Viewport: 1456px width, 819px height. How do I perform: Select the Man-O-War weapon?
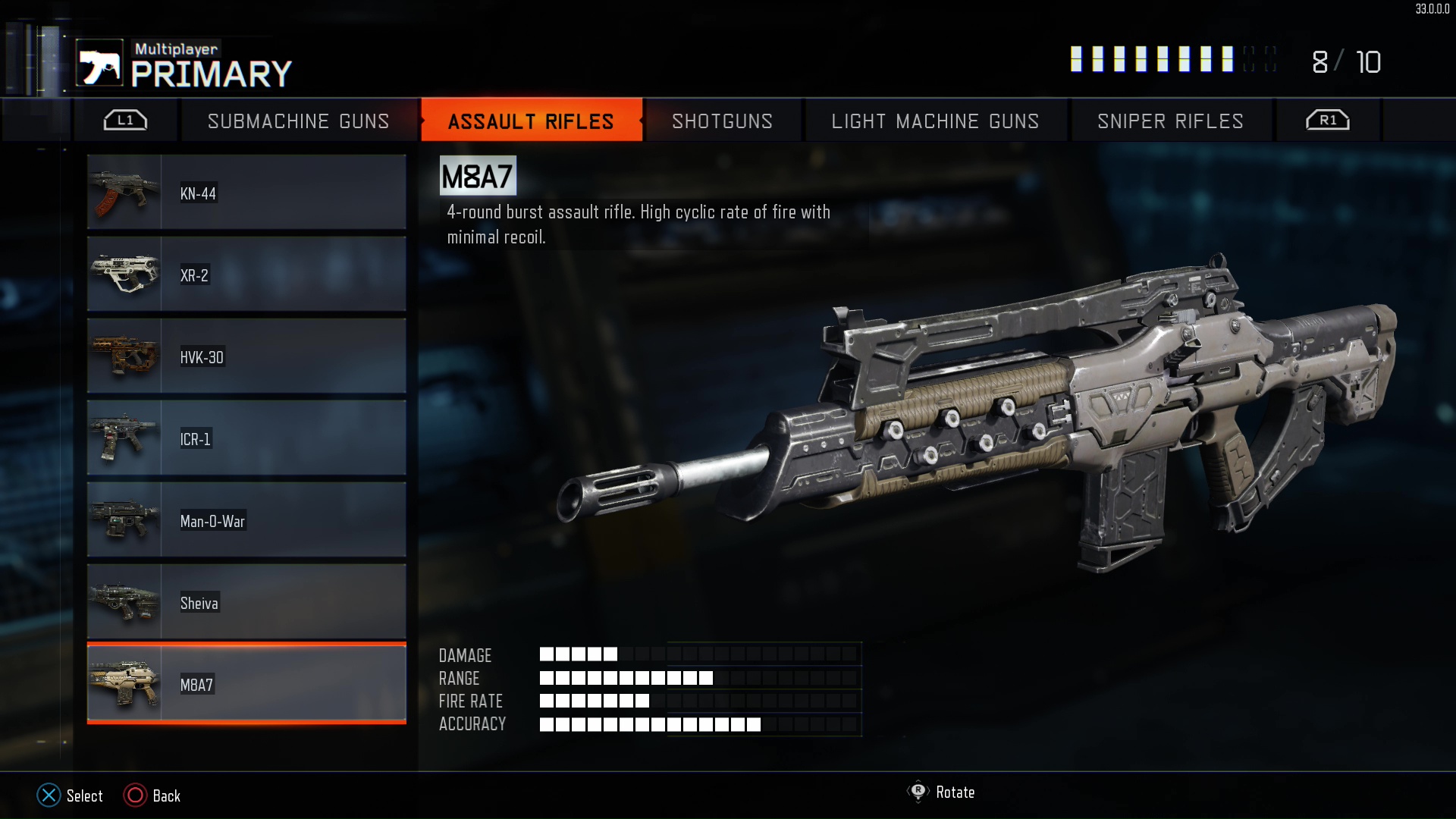[246, 520]
